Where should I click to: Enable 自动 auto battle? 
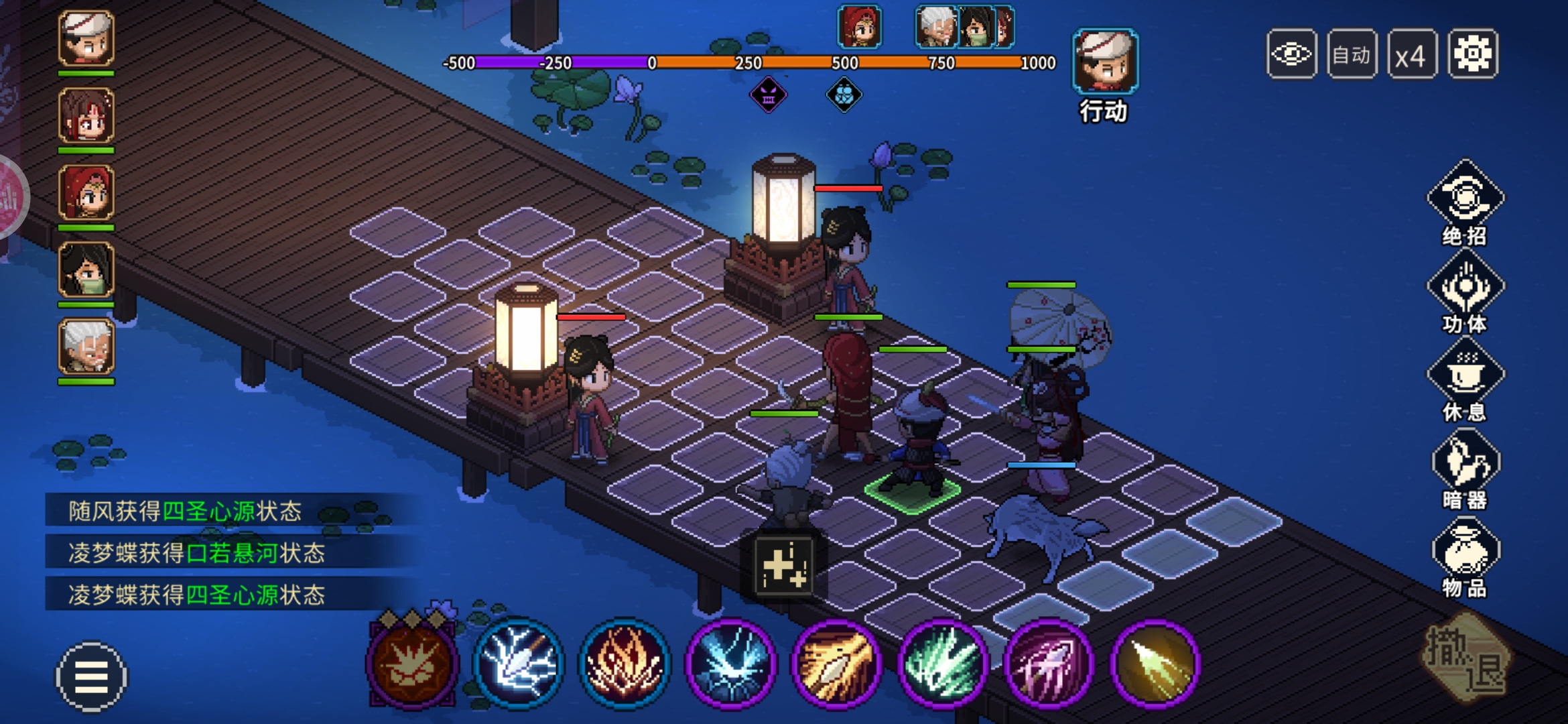point(1352,54)
